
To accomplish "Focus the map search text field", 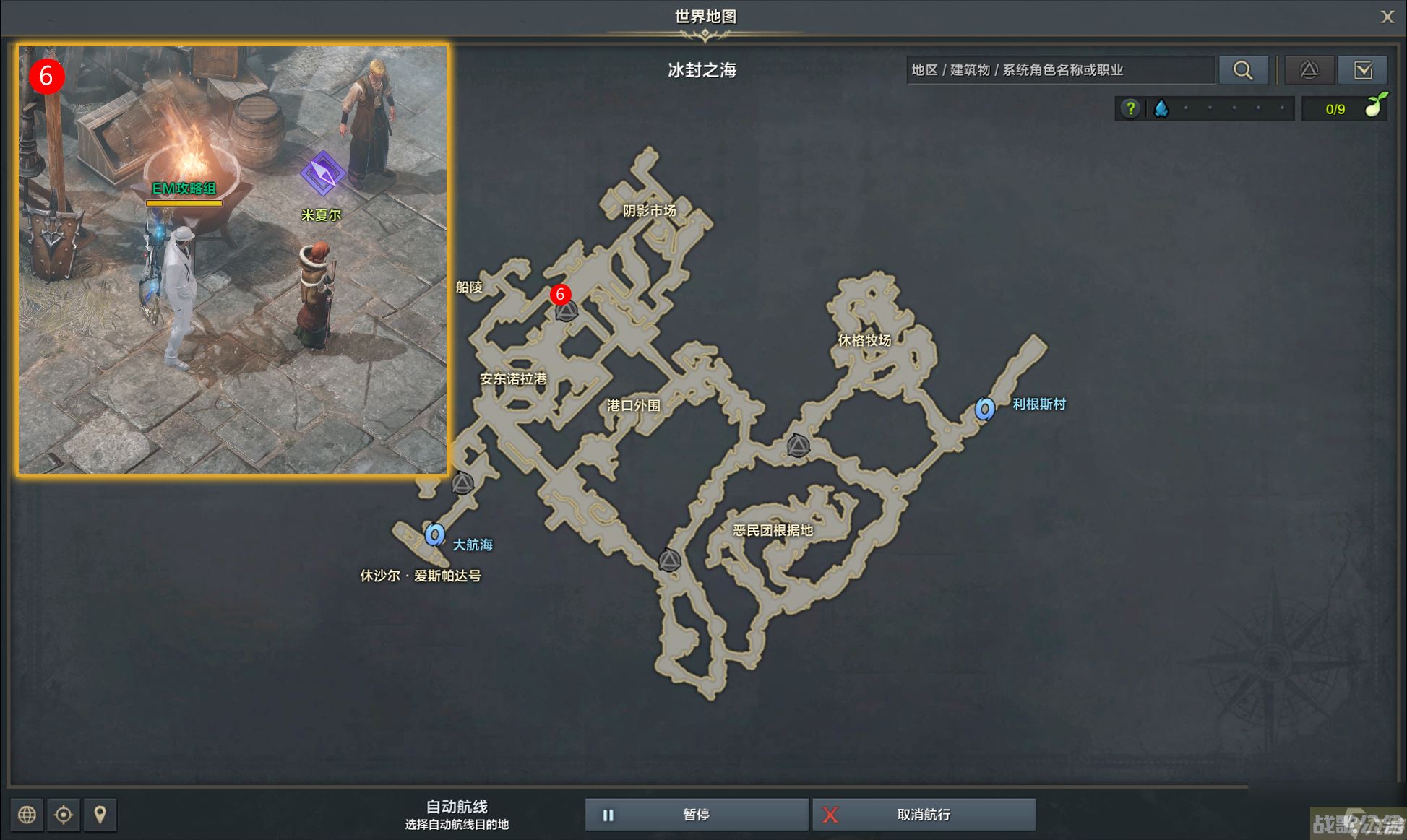I will 1059,70.
